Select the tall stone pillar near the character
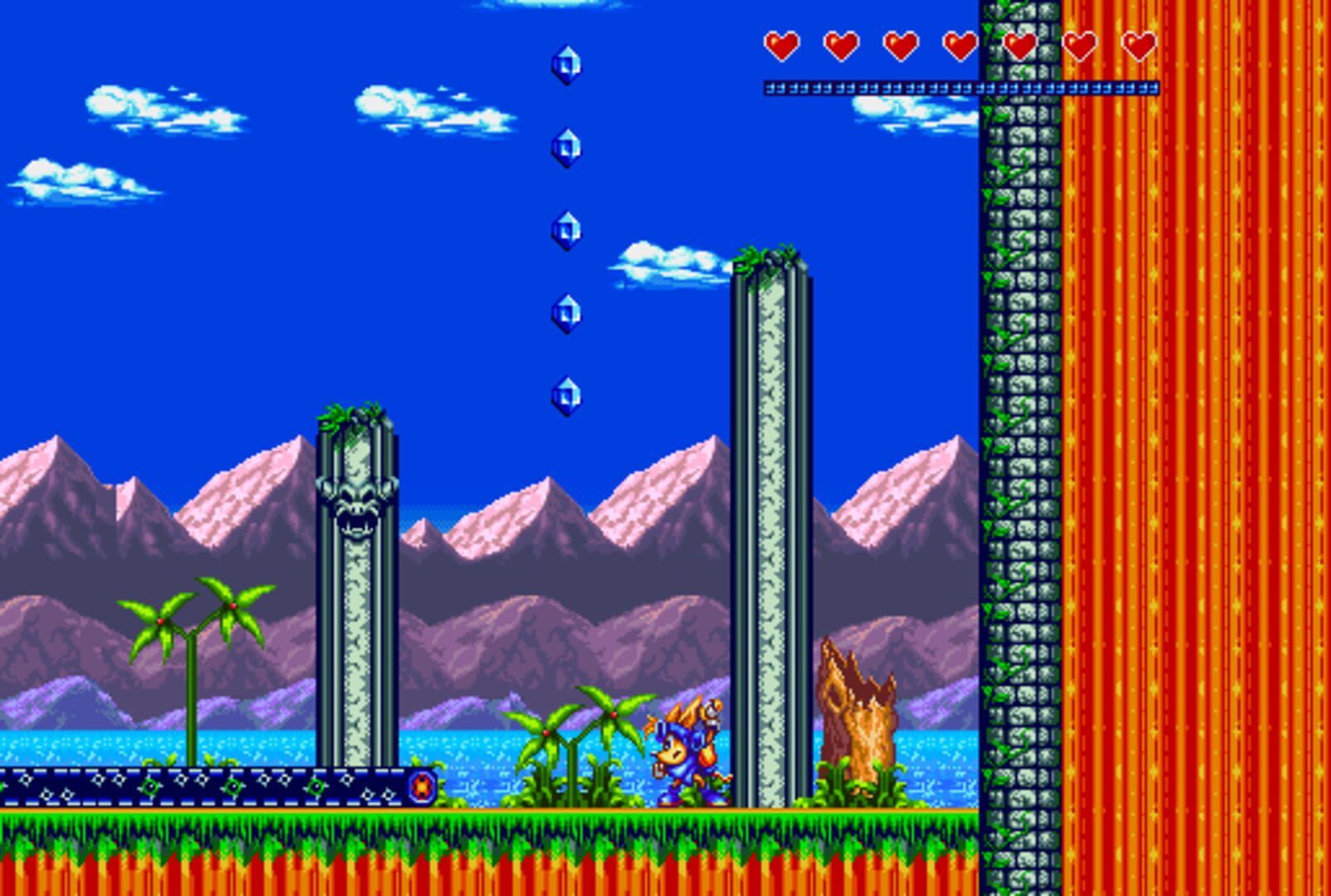The width and height of the screenshot is (1331, 896). point(772,539)
